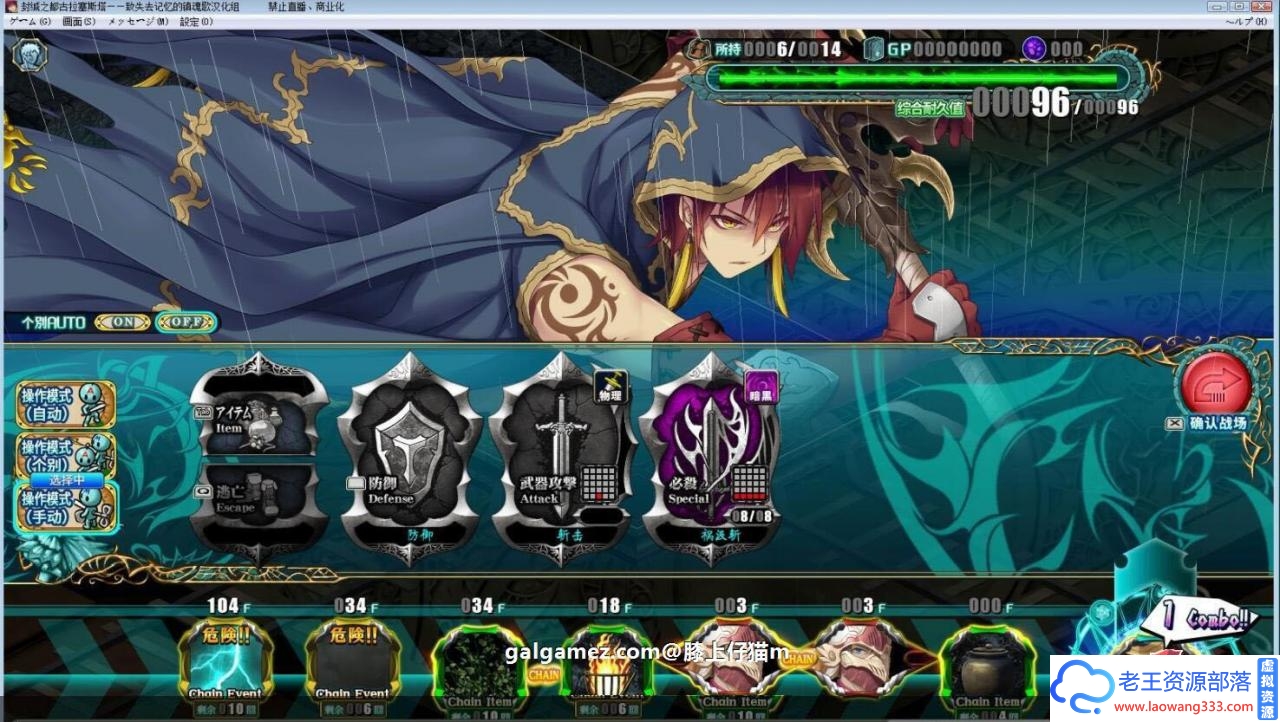Open the 設定(O) menu
The height and width of the screenshot is (722, 1280).
pos(196,21)
